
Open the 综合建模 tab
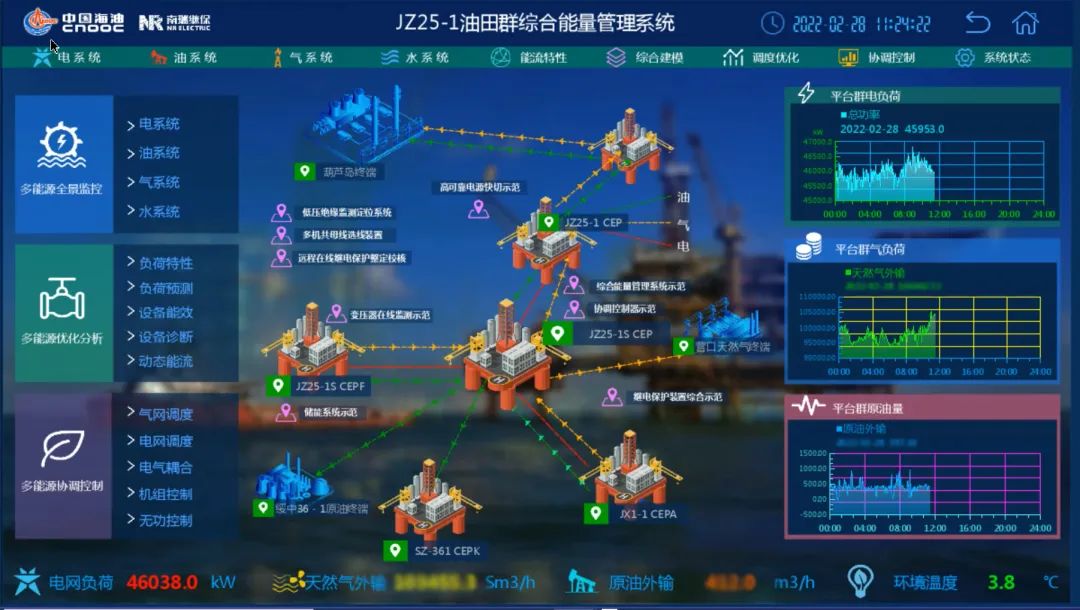tap(646, 58)
